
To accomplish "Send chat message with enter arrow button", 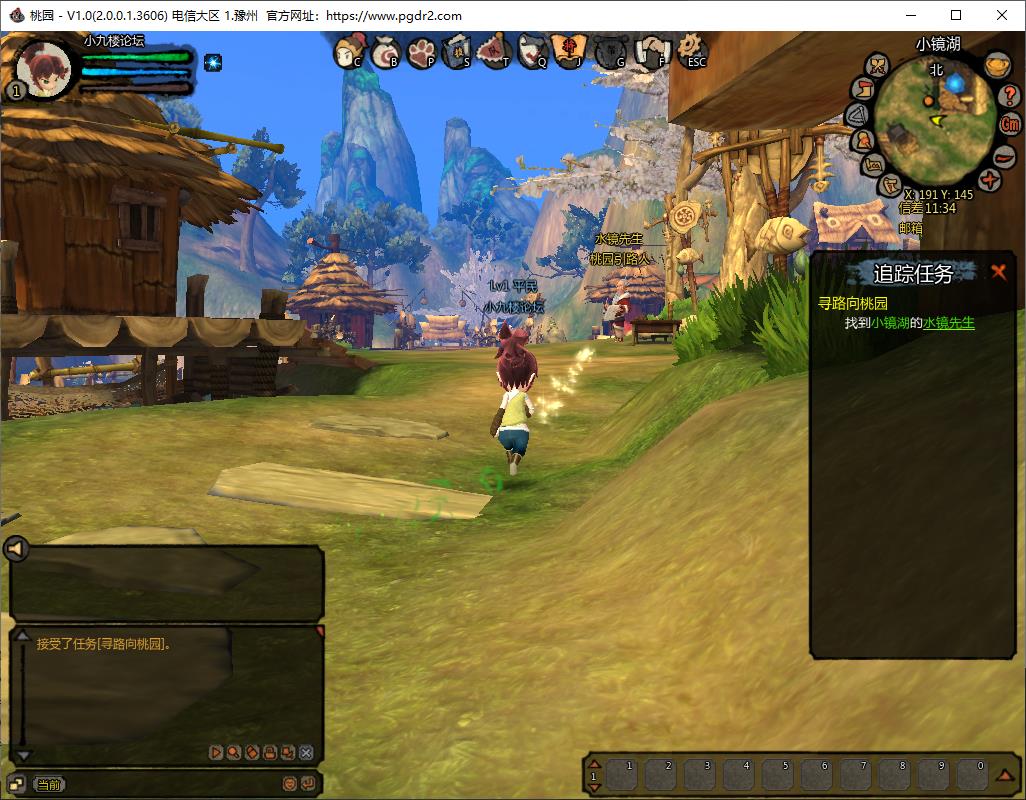I will (x=308, y=784).
